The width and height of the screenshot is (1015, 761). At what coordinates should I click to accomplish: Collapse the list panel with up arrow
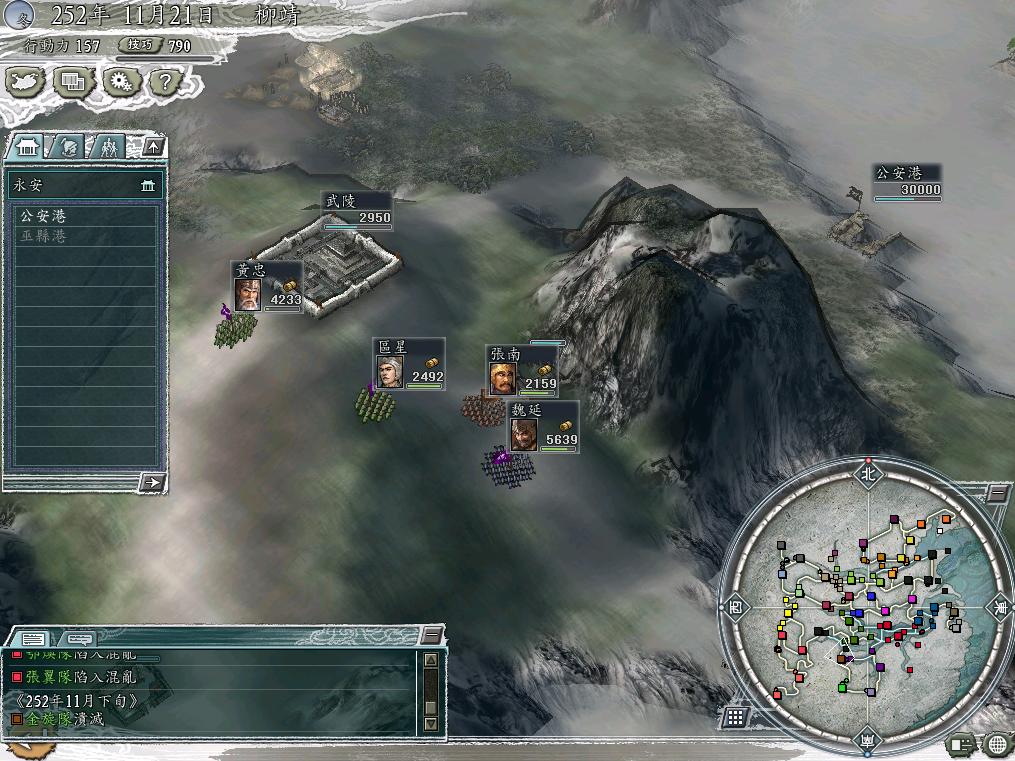click(153, 147)
